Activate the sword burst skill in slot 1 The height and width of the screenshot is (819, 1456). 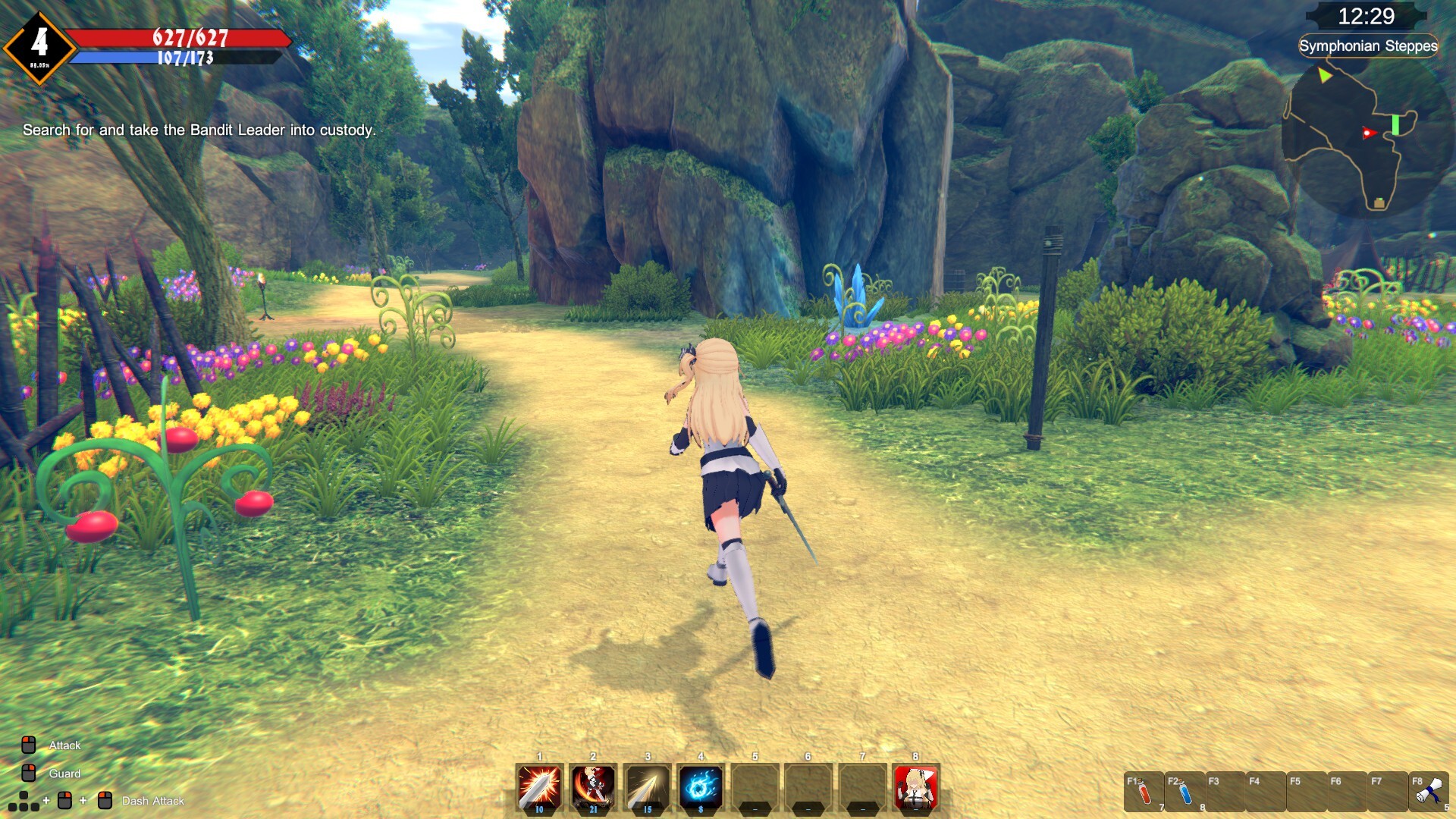point(539,787)
